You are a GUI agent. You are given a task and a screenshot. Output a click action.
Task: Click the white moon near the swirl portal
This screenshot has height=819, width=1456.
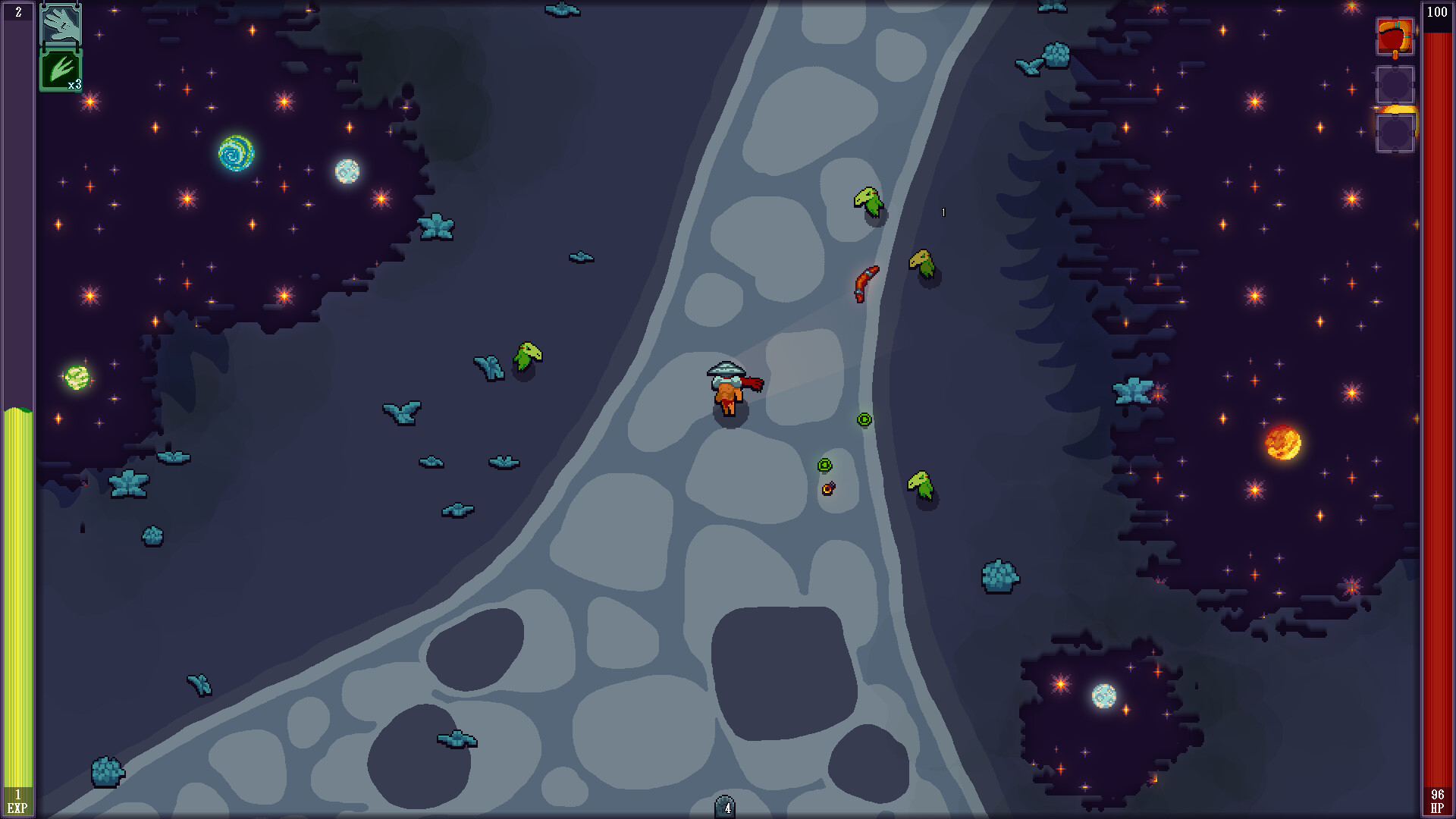coord(348,171)
